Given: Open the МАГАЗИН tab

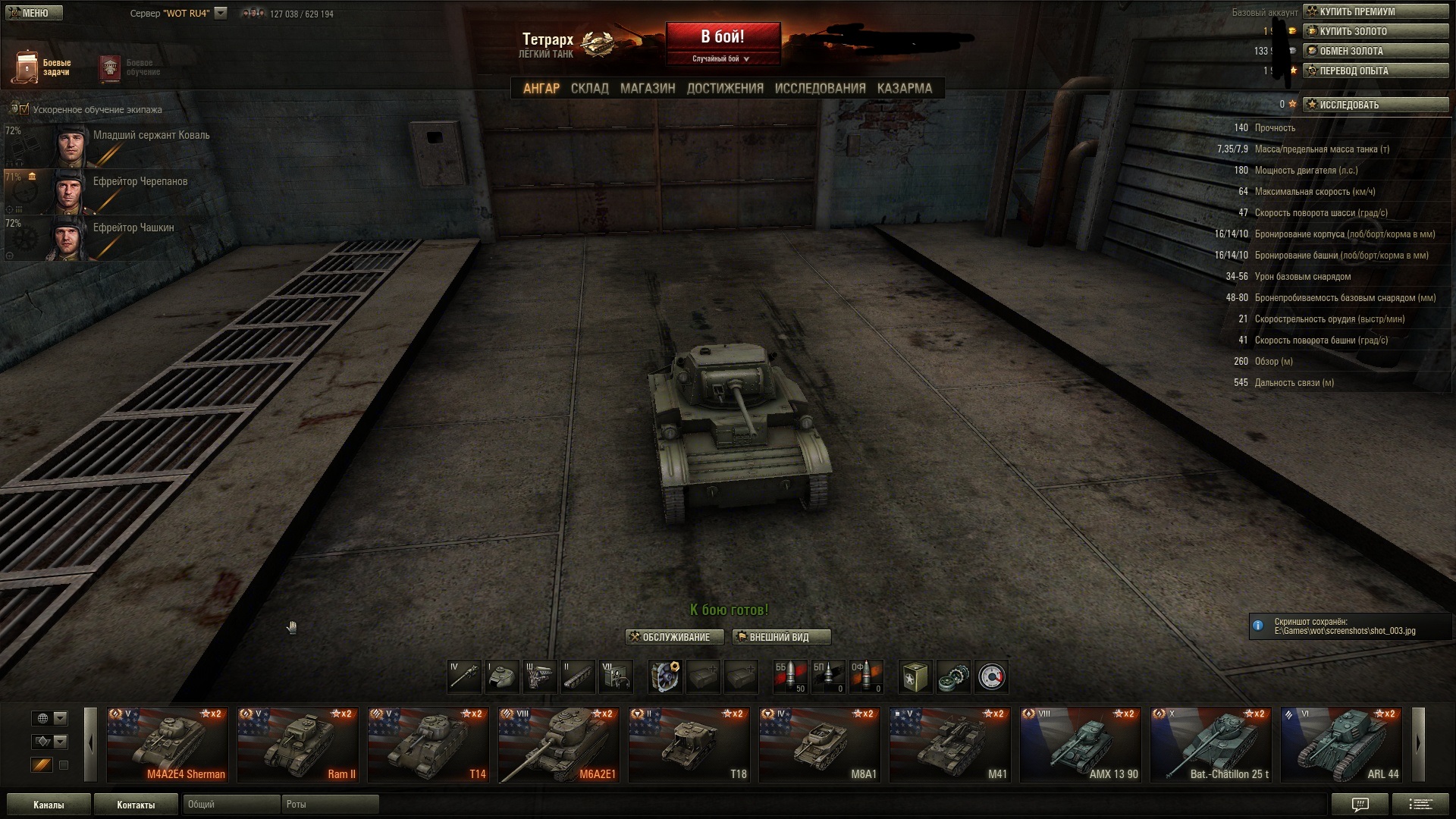Looking at the screenshot, I should (647, 88).
